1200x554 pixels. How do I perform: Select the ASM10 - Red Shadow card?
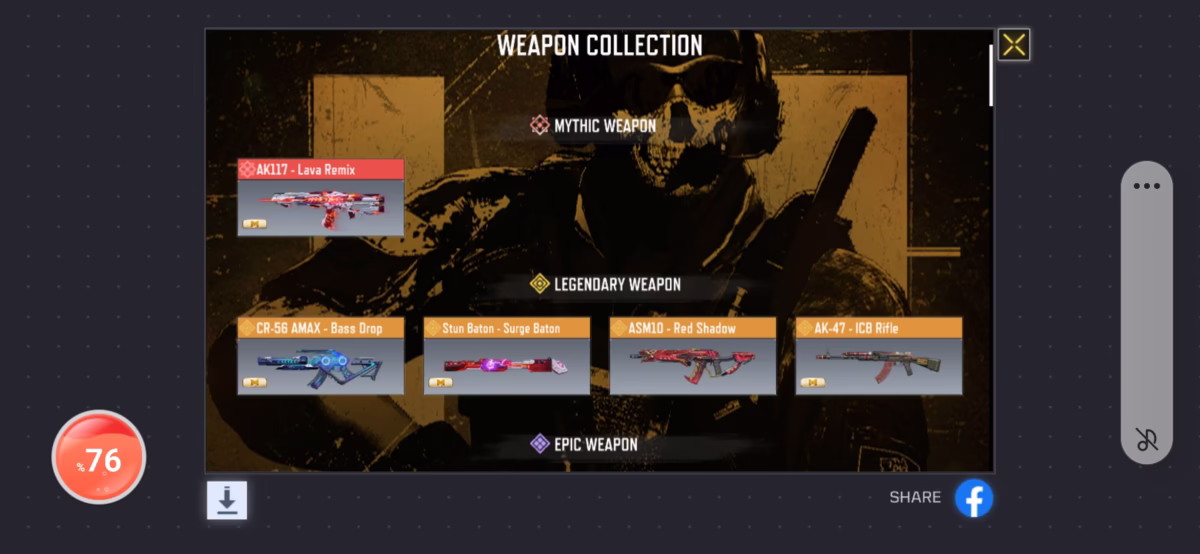692,356
